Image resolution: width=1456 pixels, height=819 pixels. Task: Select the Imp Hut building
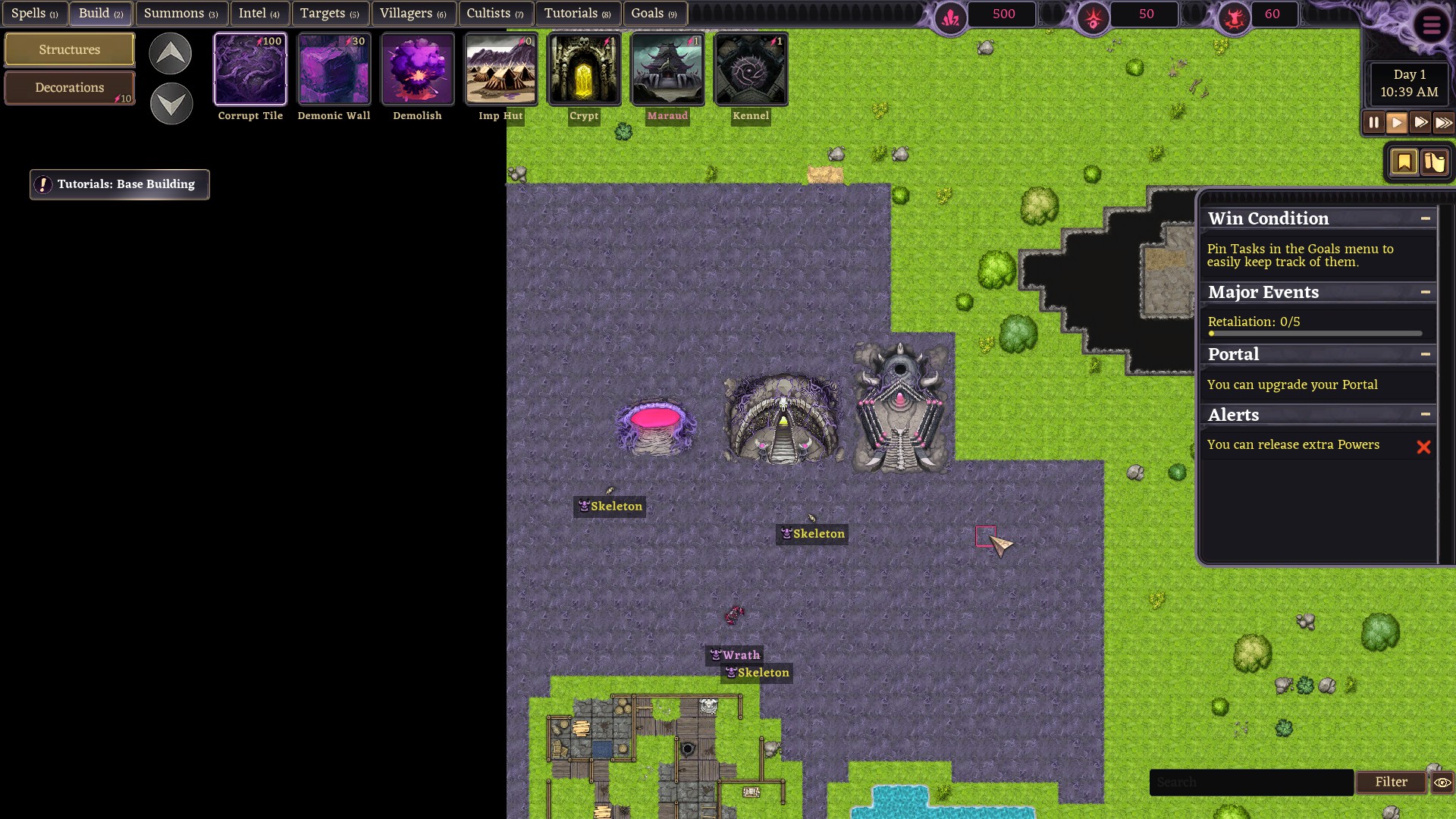[x=500, y=70]
